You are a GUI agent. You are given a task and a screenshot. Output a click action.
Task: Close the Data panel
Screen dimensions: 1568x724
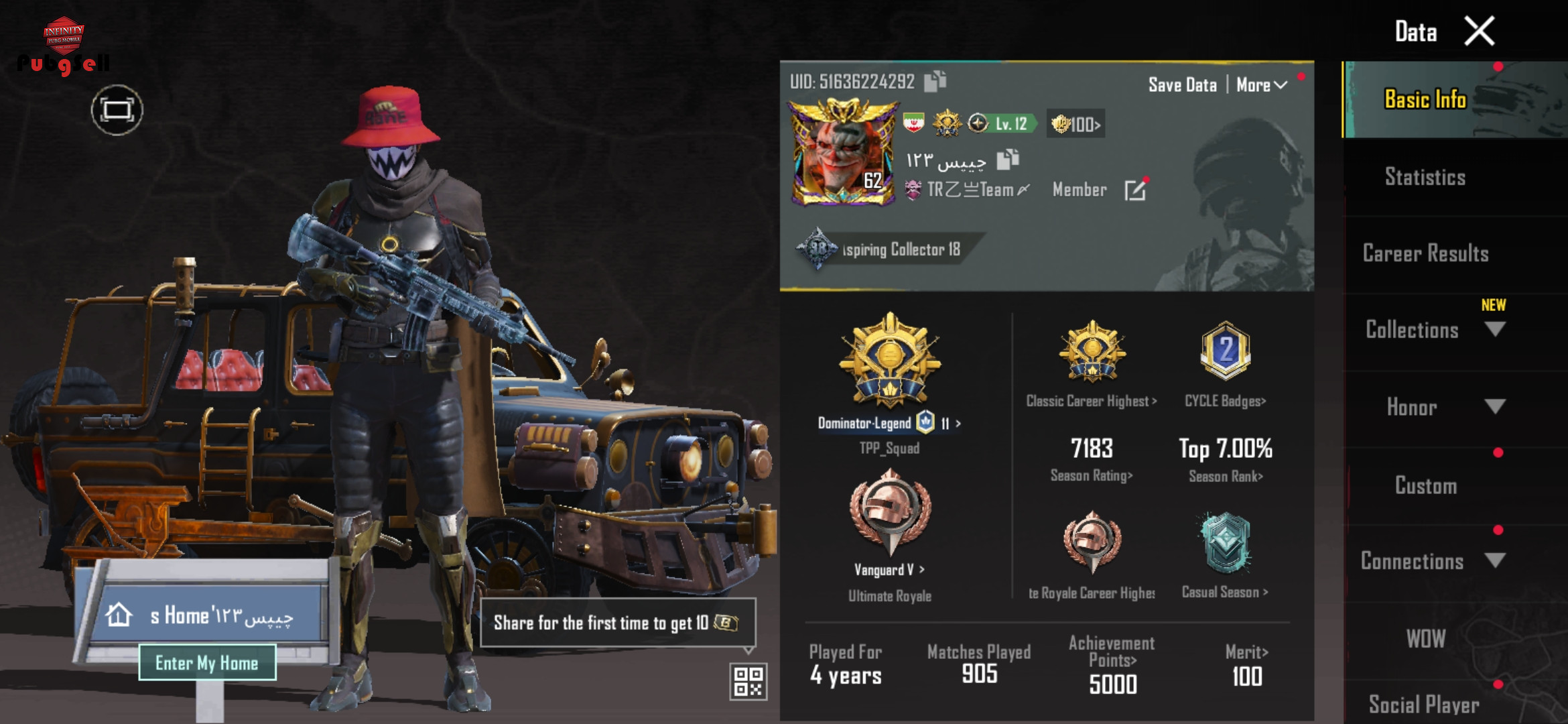[x=1479, y=32]
